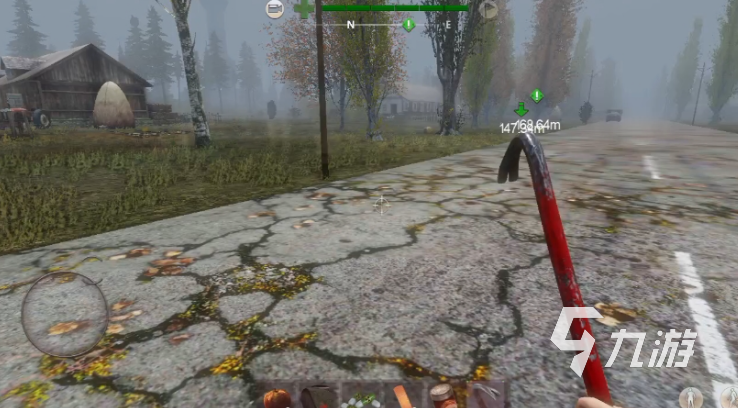Click the green quest marker on compass
738x408 pixels.
pyautogui.click(x=408, y=24)
